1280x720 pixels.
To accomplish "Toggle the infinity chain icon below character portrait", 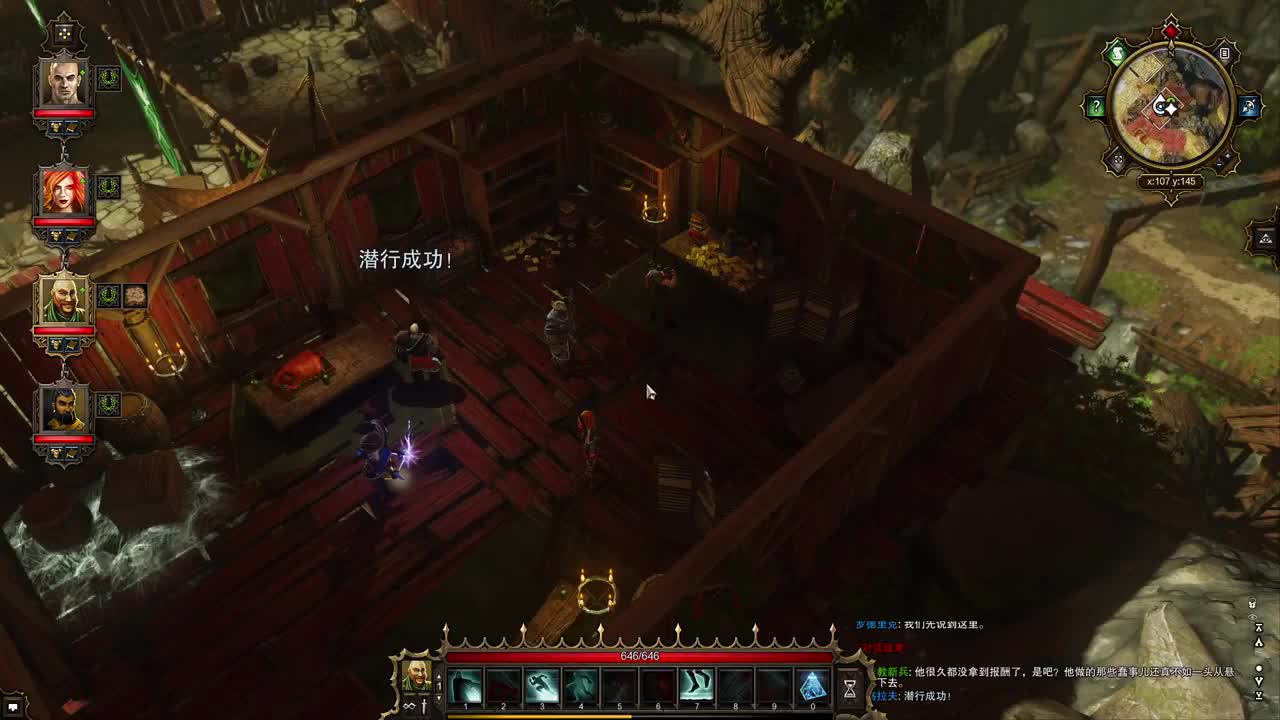I will (x=409, y=706).
